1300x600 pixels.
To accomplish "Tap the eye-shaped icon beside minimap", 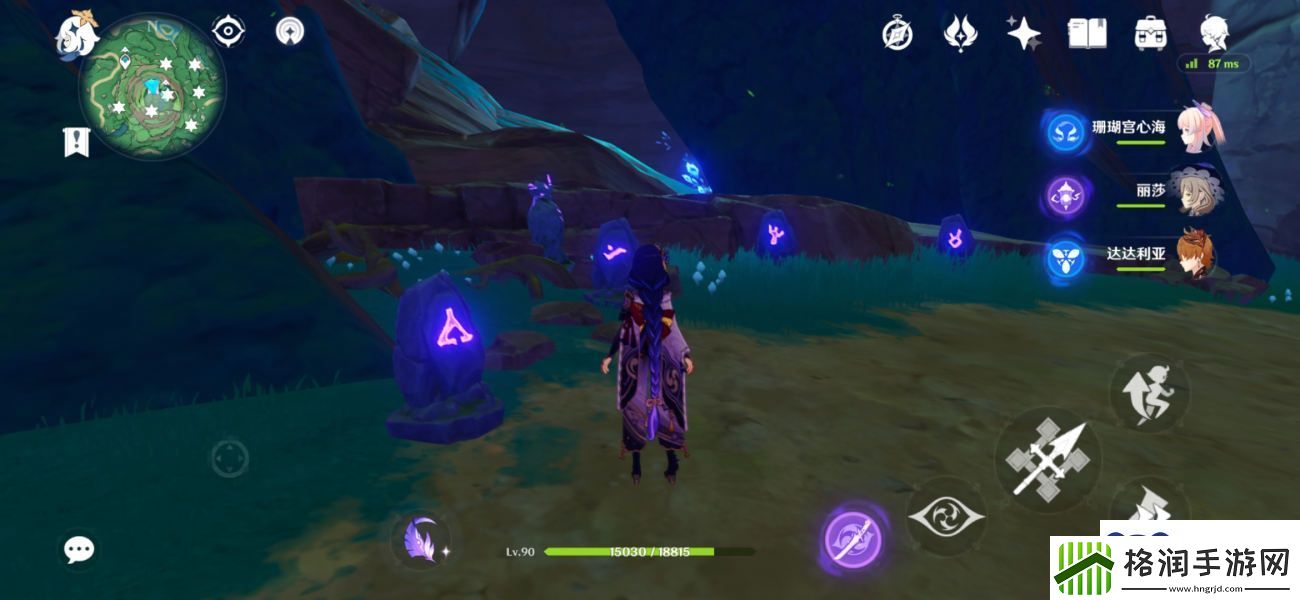I will pos(229,32).
